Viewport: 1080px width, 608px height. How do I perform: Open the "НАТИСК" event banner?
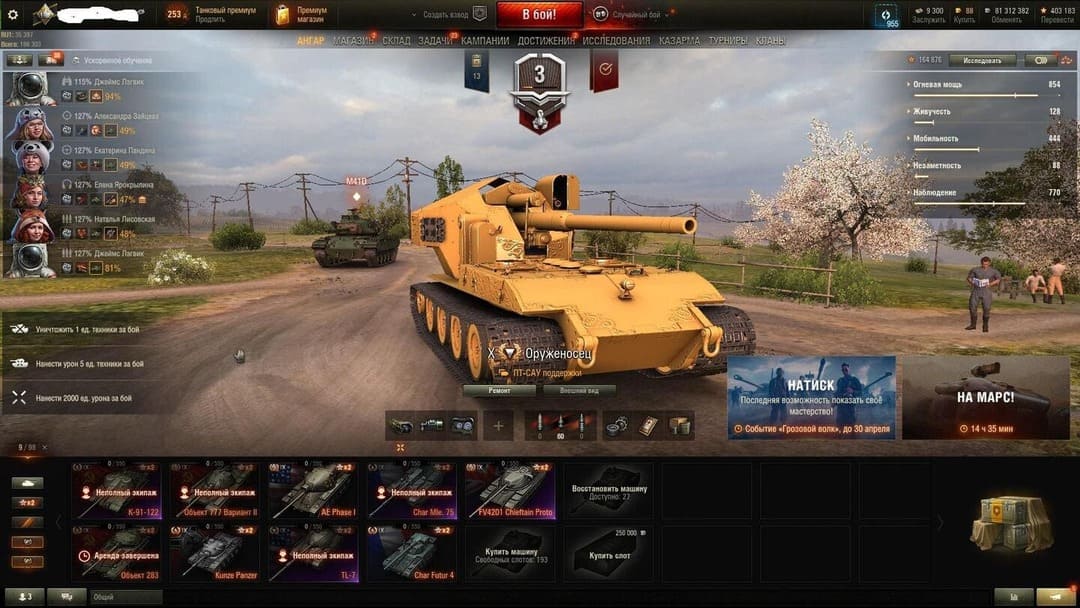click(x=811, y=397)
